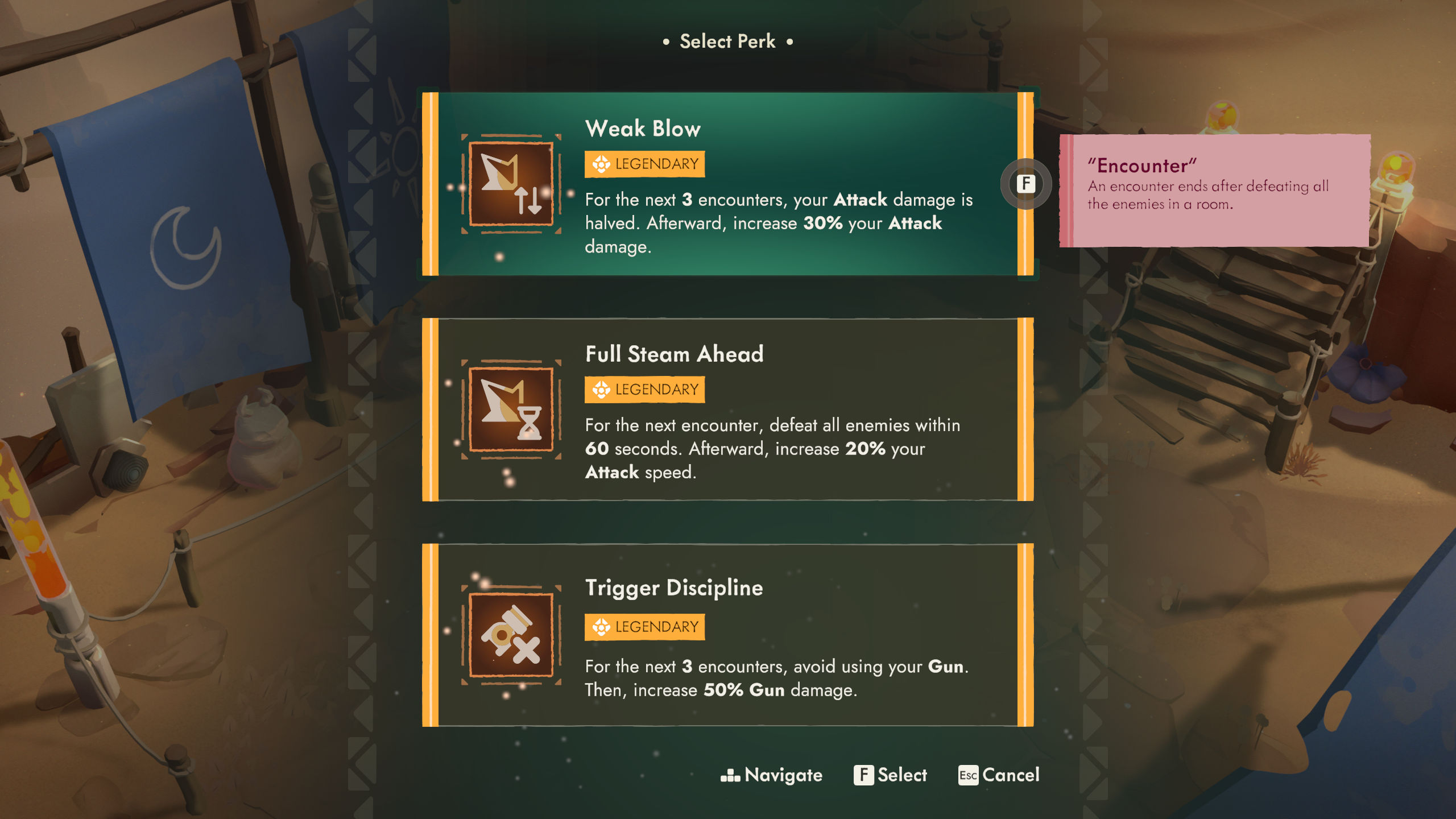Click the Navigate d-pad icon at the bottom

point(730,775)
